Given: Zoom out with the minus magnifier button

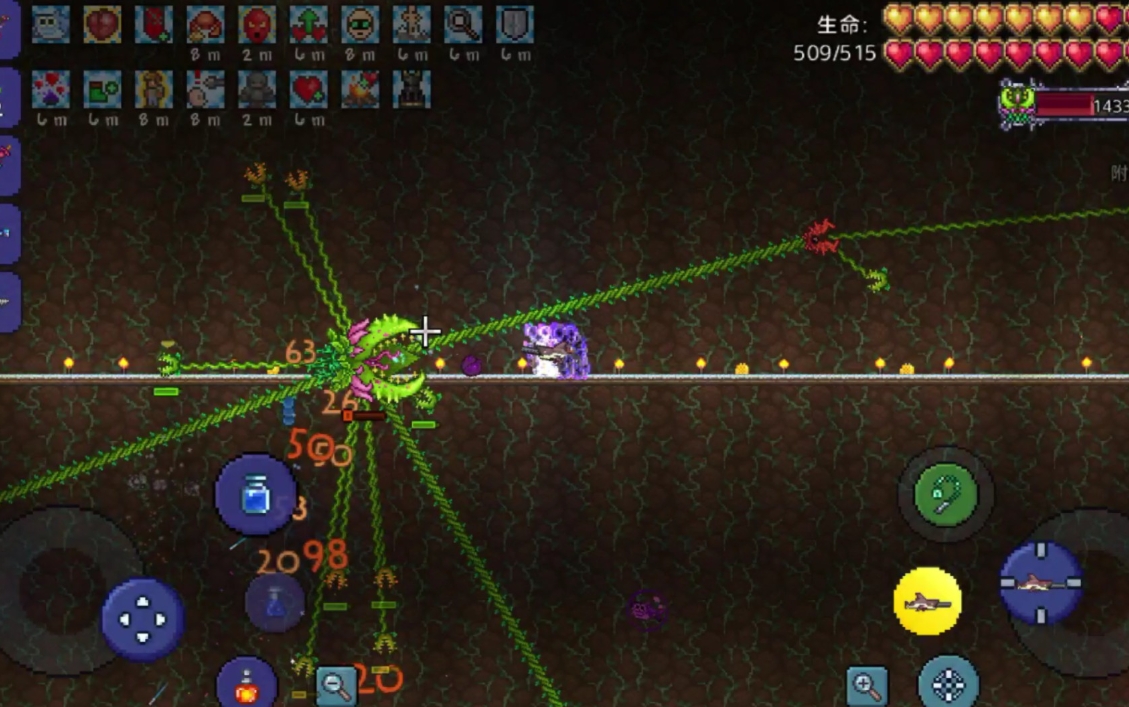Looking at the screenshot, I should point(337,685).
